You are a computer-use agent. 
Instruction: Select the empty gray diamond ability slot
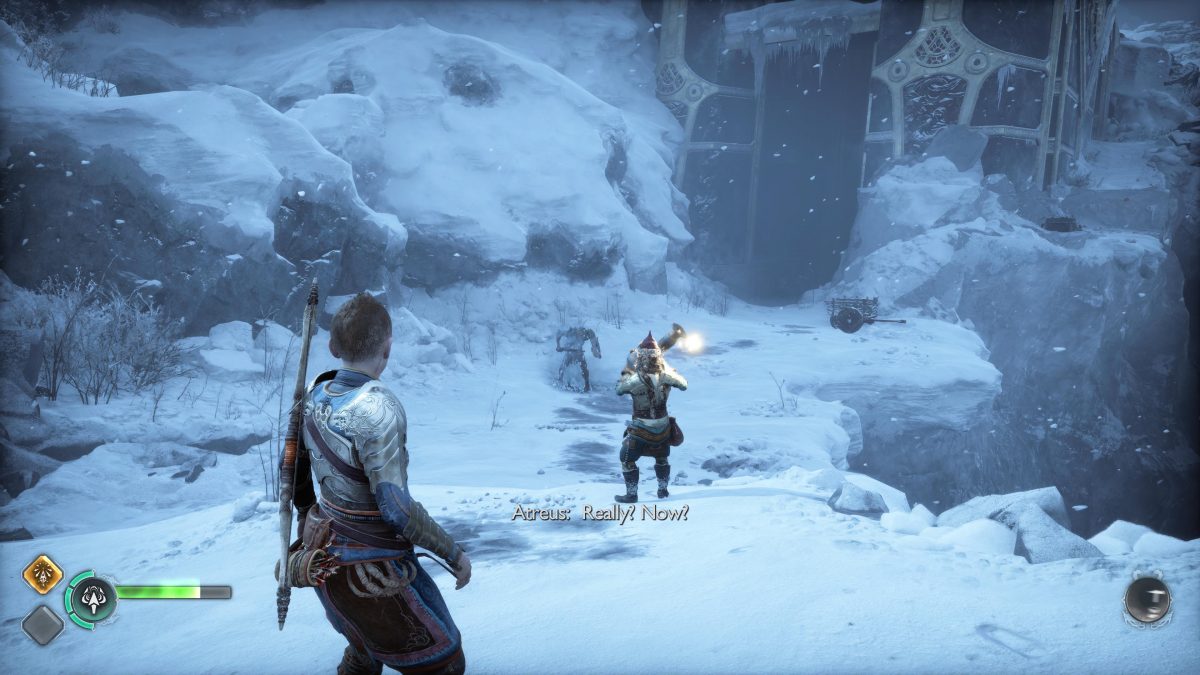point(43,625)
